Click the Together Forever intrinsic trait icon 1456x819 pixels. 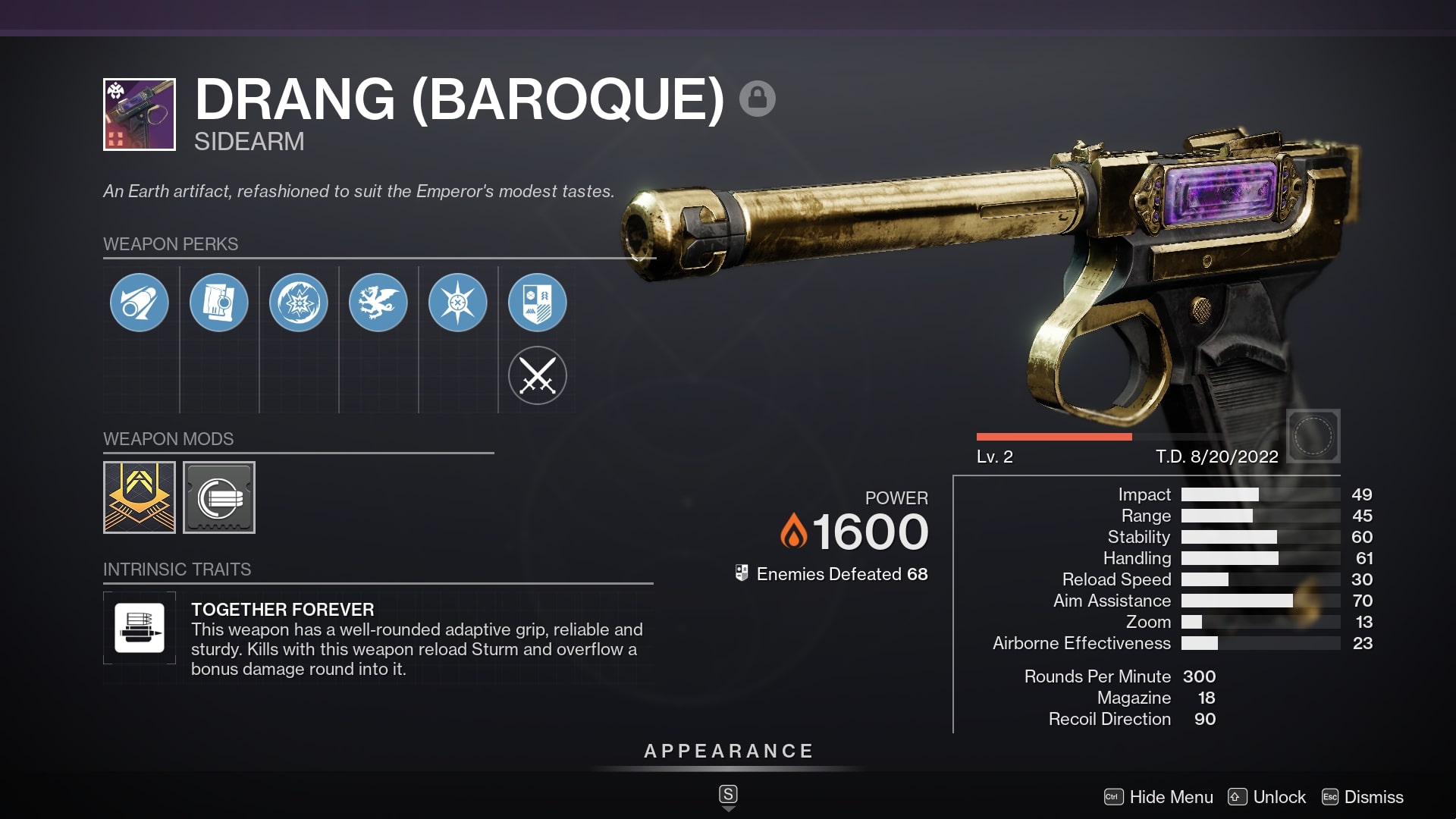[140, 628]
